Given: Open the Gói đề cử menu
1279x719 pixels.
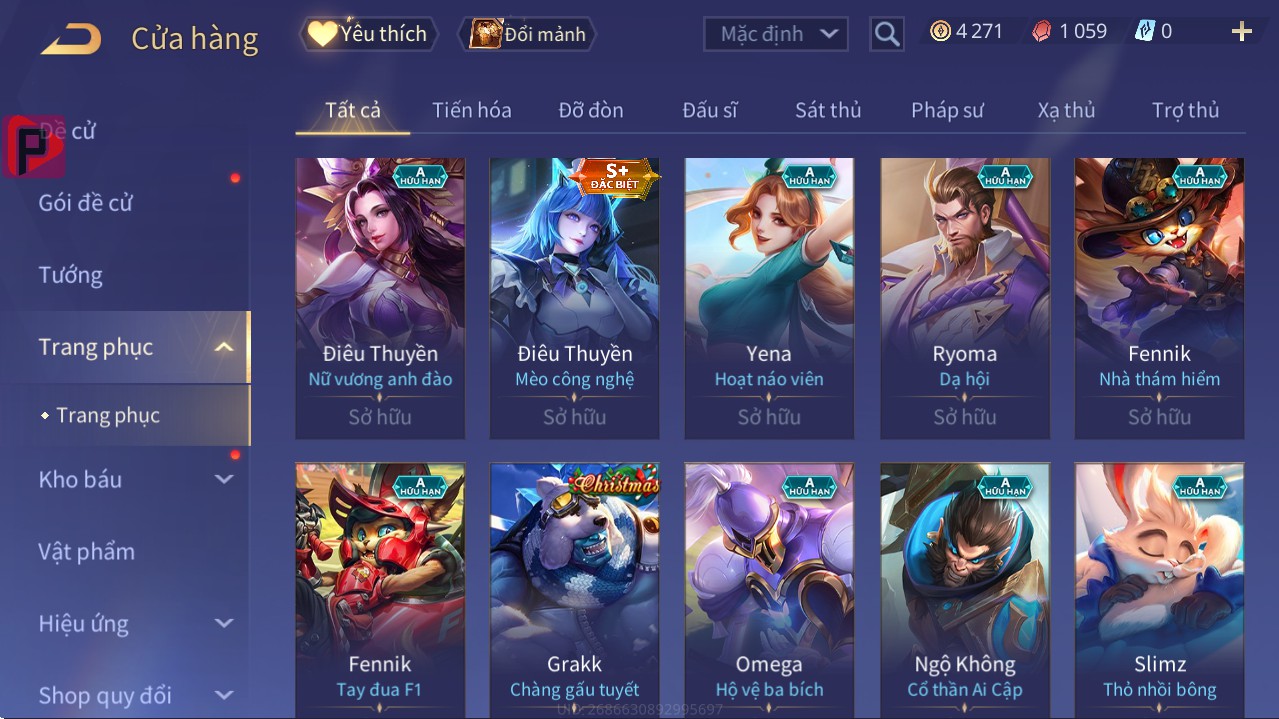Looking at the screenshot, I should pos(86,203).
